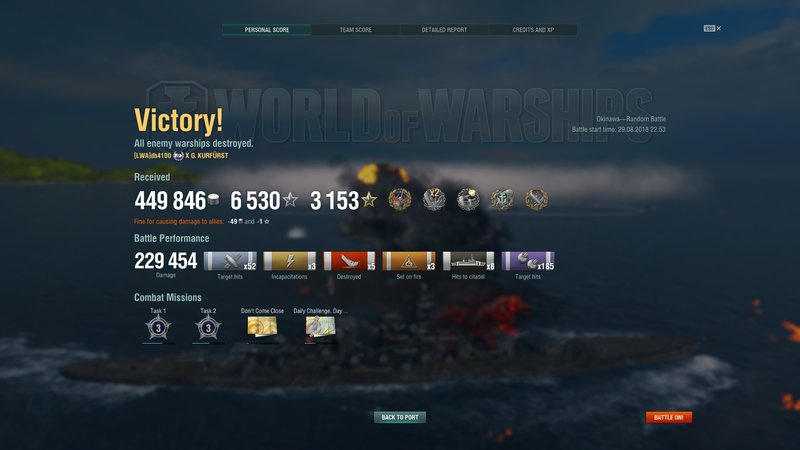This screenshot has height=450, width=800.
Task: Select the Don't Come Close mission
Action: click(x=262, y=327)
